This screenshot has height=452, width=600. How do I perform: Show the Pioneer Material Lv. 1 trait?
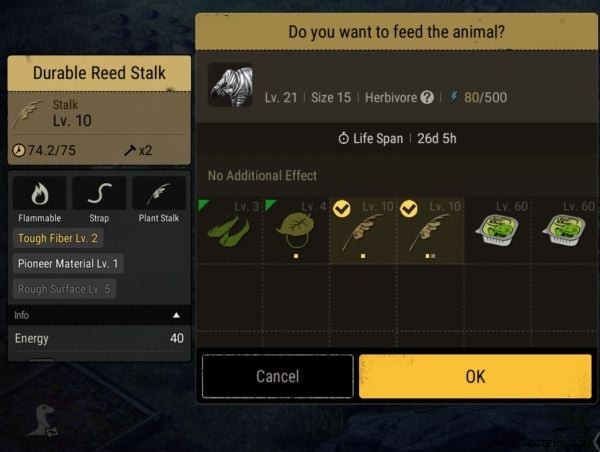point(68,263)
